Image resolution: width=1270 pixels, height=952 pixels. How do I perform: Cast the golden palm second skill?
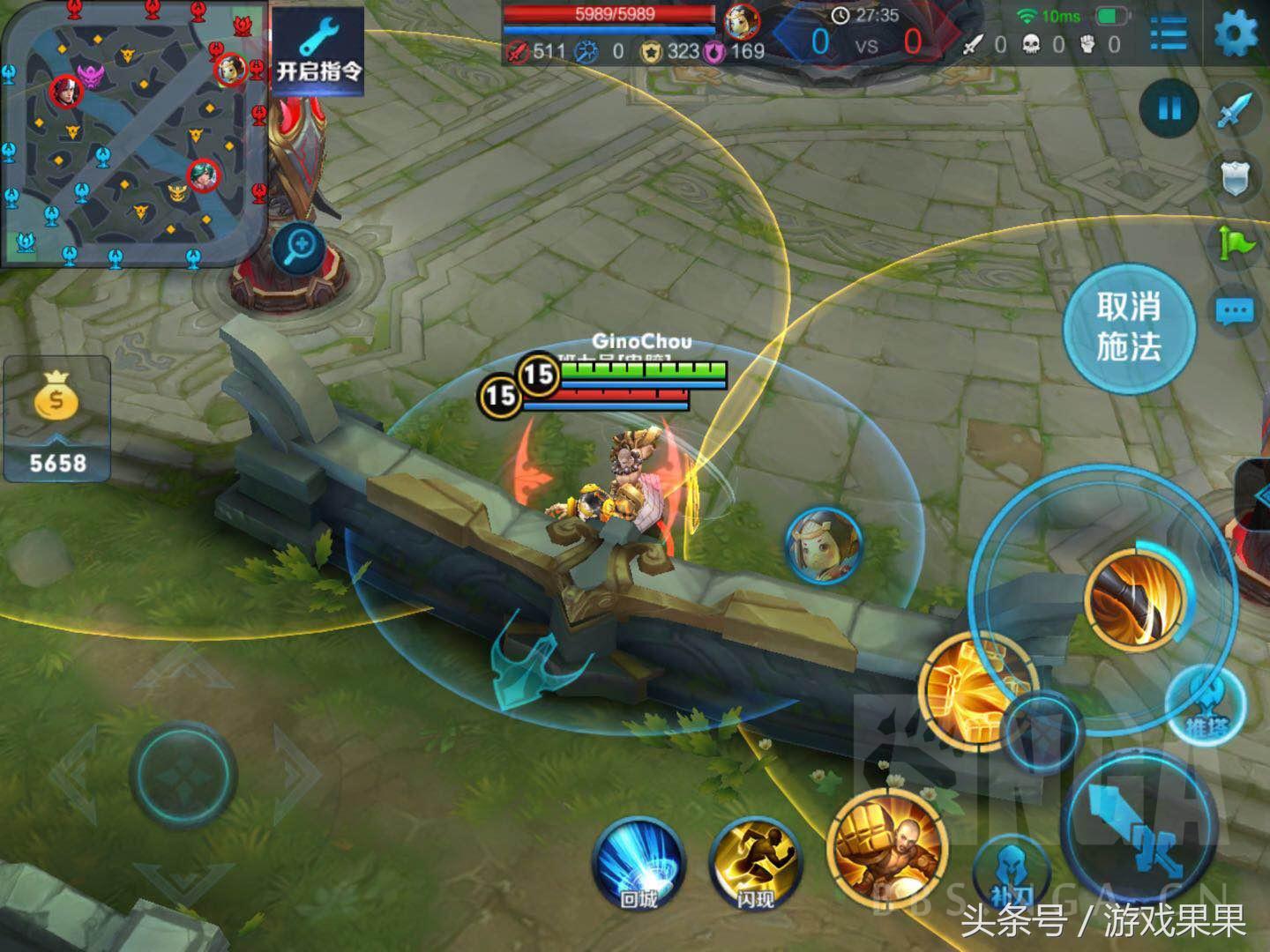click(x=968, y=688)
